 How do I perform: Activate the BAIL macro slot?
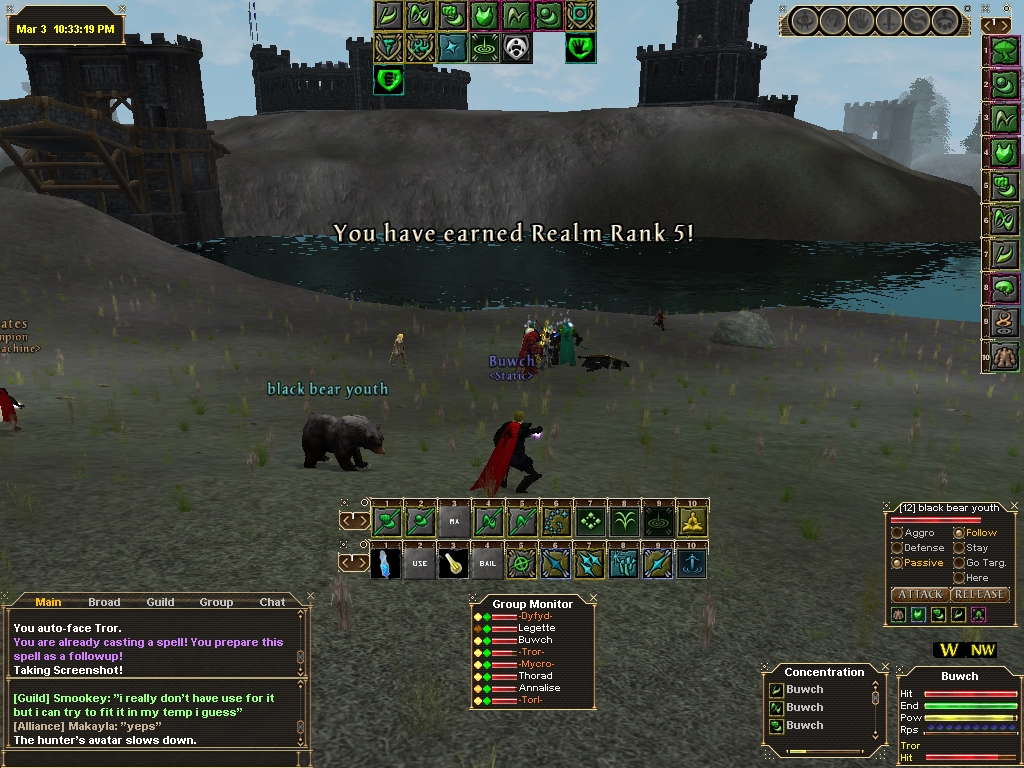click(487, 563)
